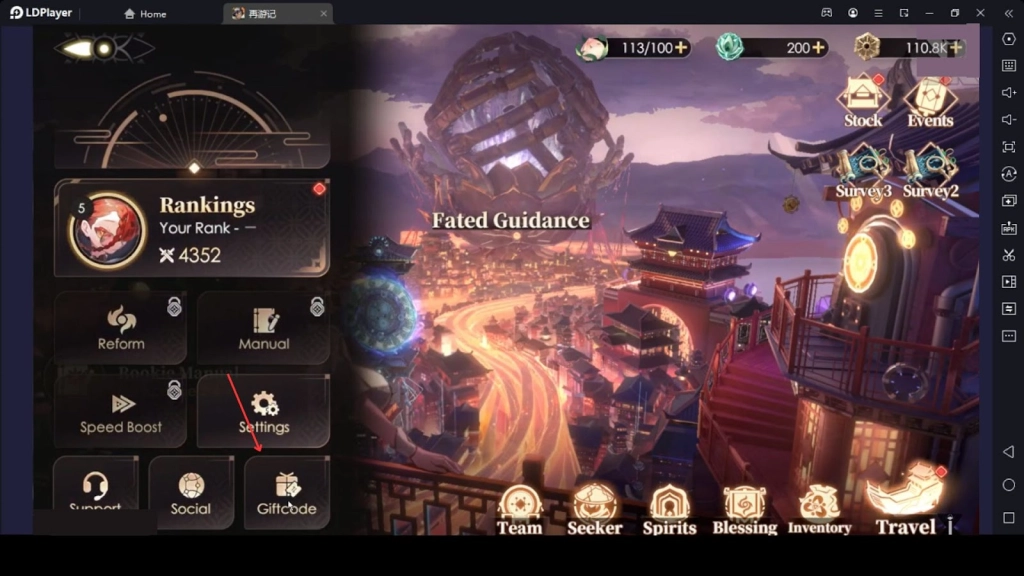Contact Support with headset icon
The width and height of the screenshot is (1024, 576).
(95, 492)
